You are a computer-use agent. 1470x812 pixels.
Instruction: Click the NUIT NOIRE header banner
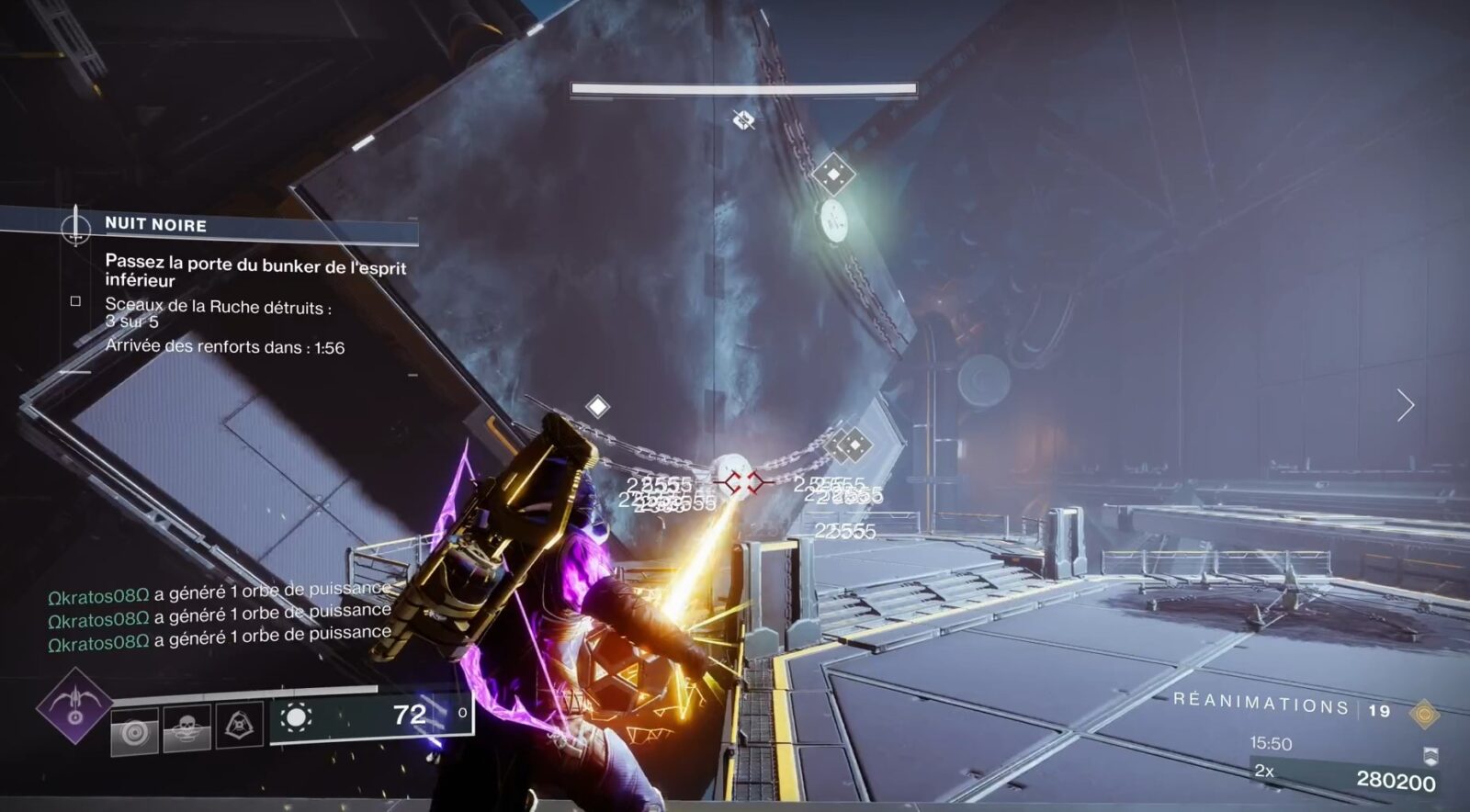(156, 223)
